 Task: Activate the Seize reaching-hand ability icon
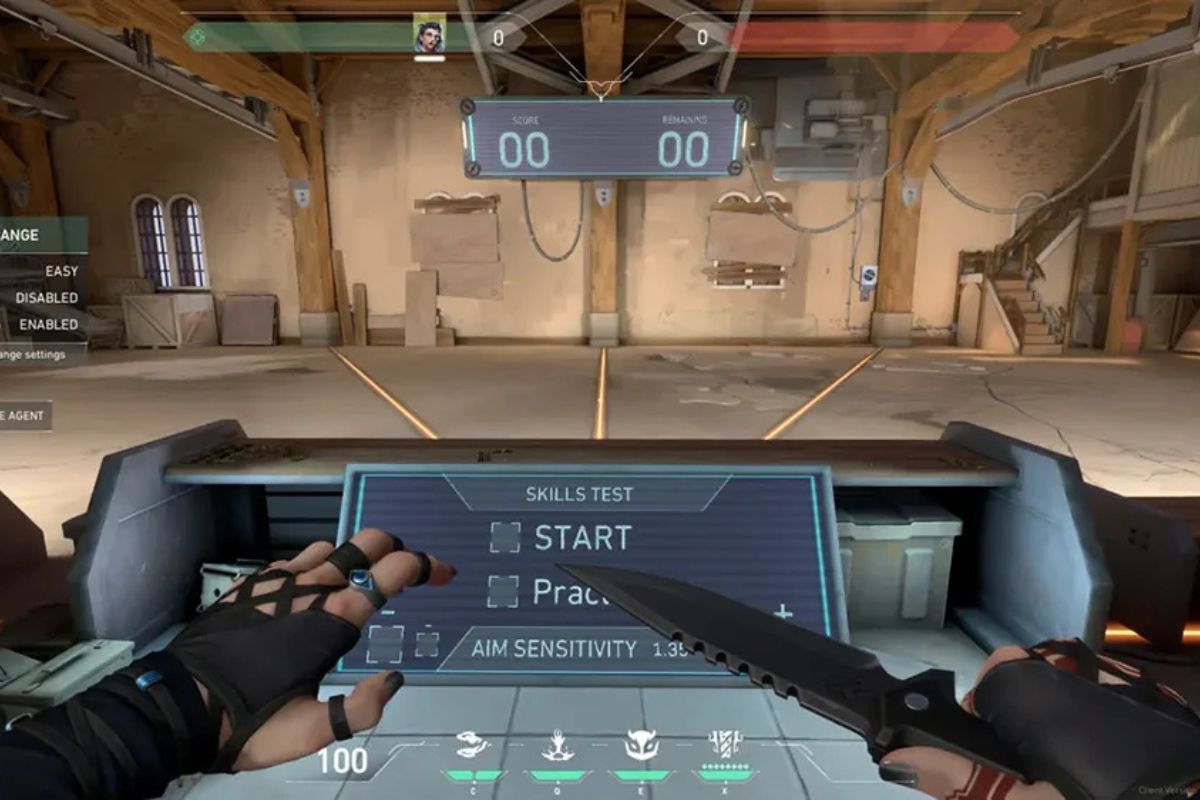coord(557,744)
